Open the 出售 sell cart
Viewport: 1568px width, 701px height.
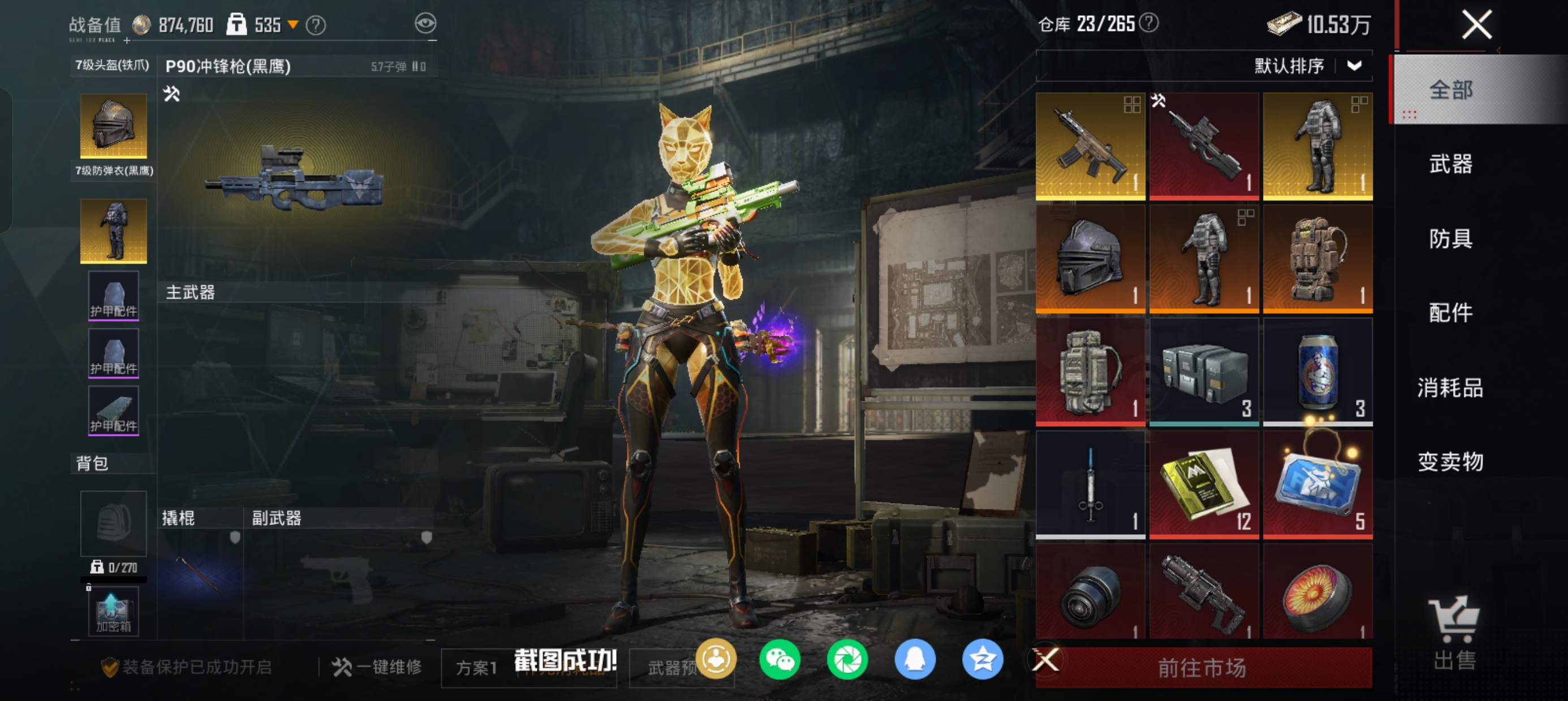[1454, 633]
